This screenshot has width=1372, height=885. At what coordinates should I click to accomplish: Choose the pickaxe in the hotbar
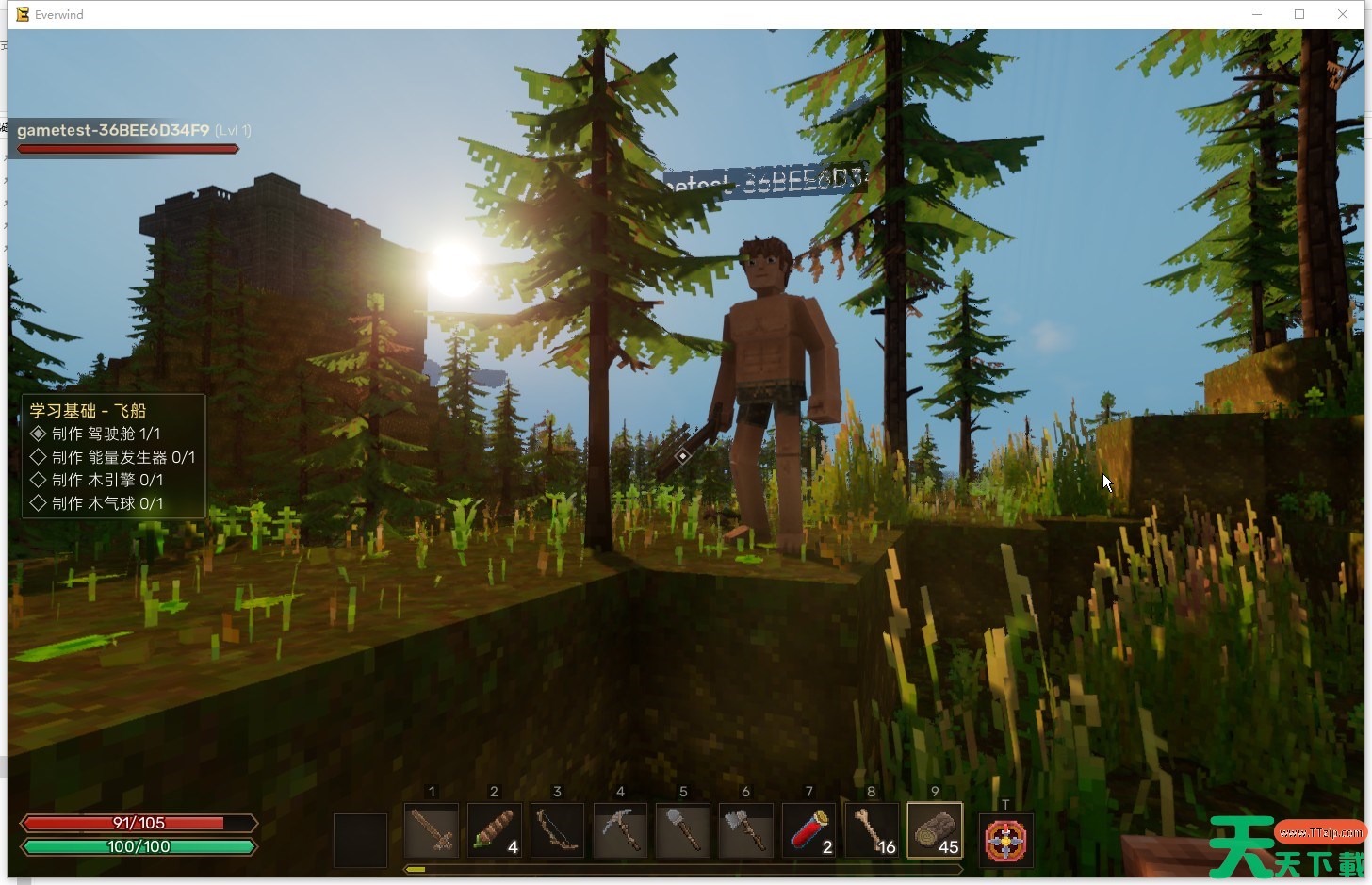[620, 830]
